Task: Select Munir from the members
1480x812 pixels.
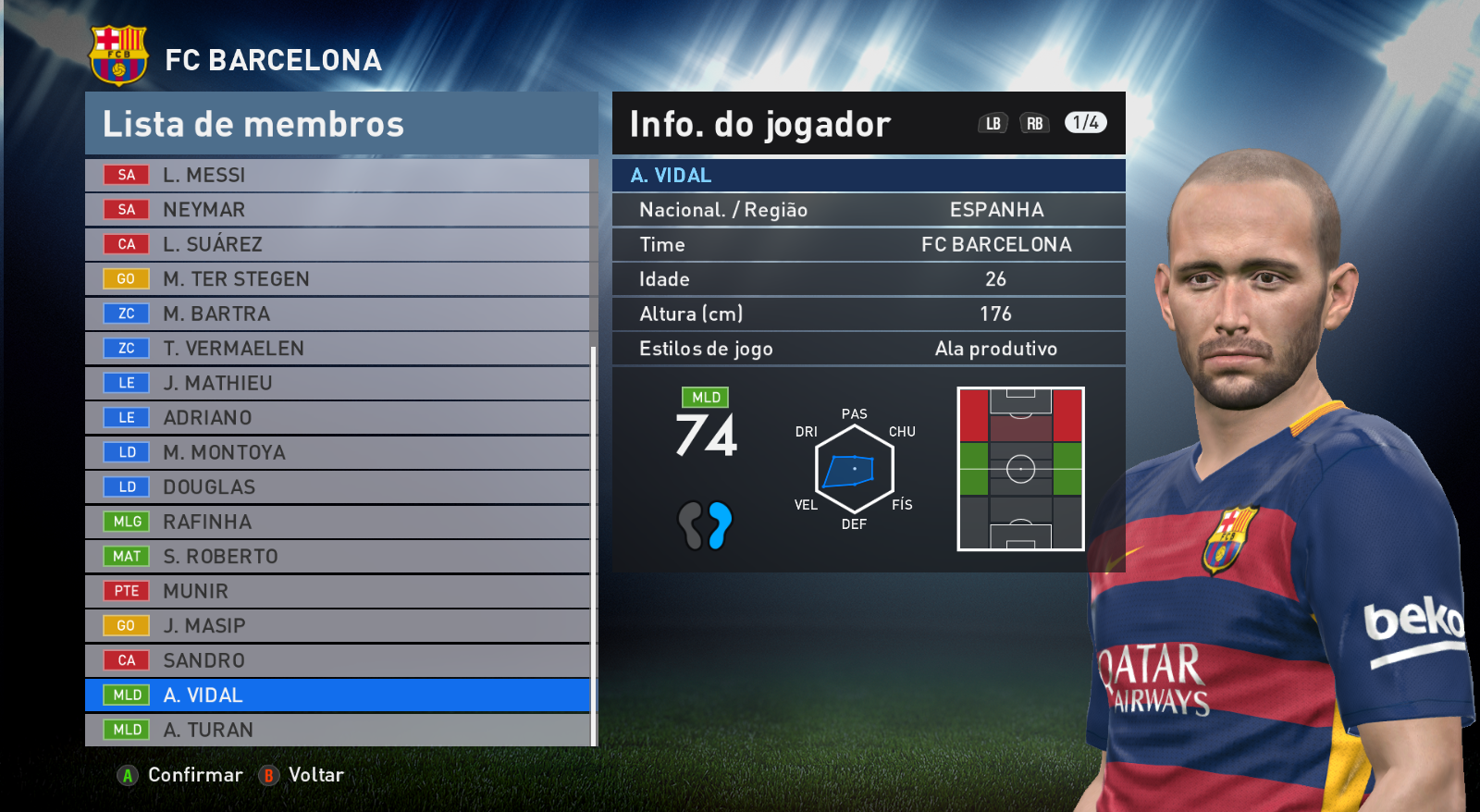Action: click(x=337, y=591)
